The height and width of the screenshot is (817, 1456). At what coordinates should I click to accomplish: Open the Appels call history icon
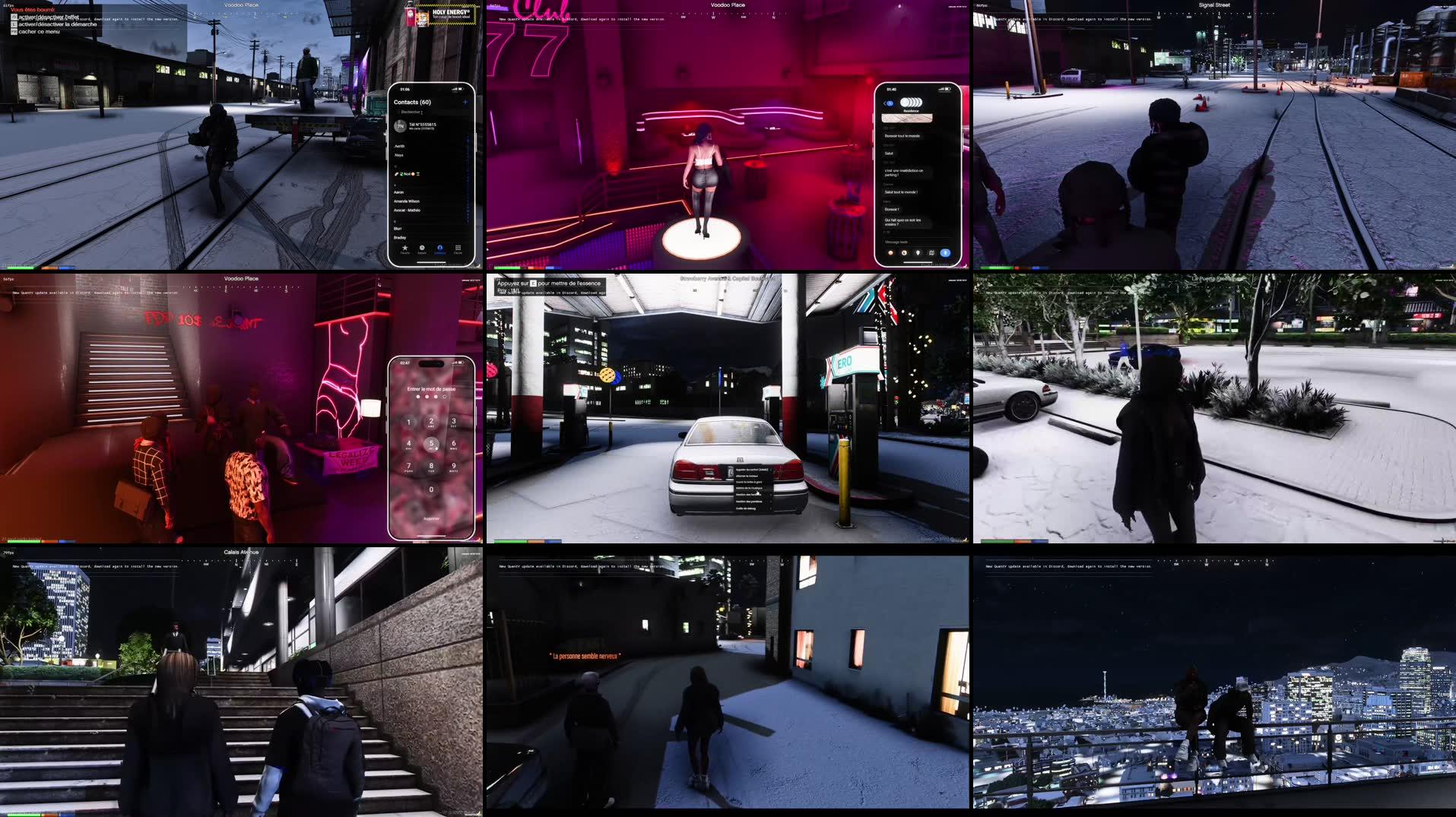(x=423, y=248)
